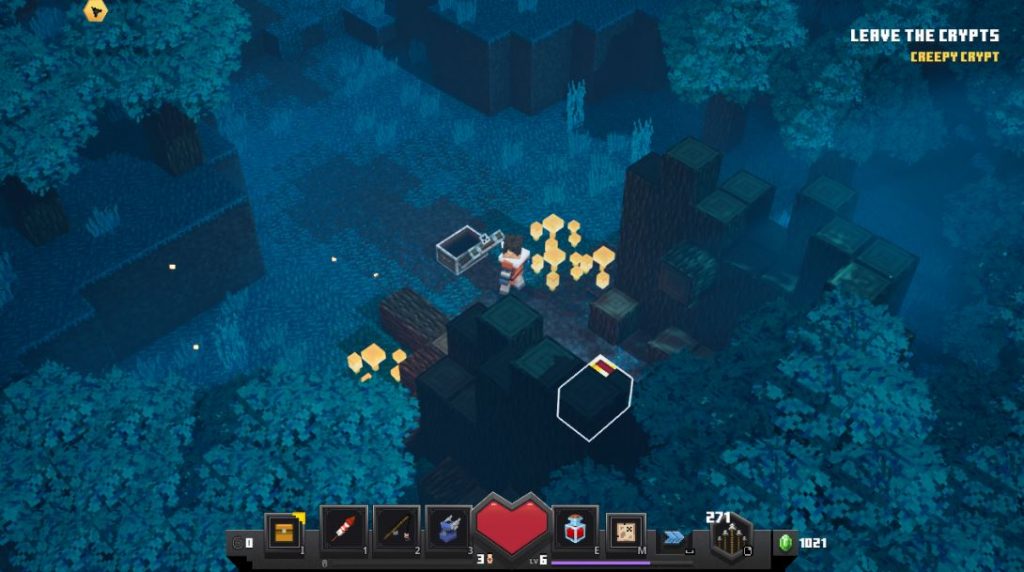The image size is (1024, 572).
Task: Drink the health potion
Action: (575, 528)
